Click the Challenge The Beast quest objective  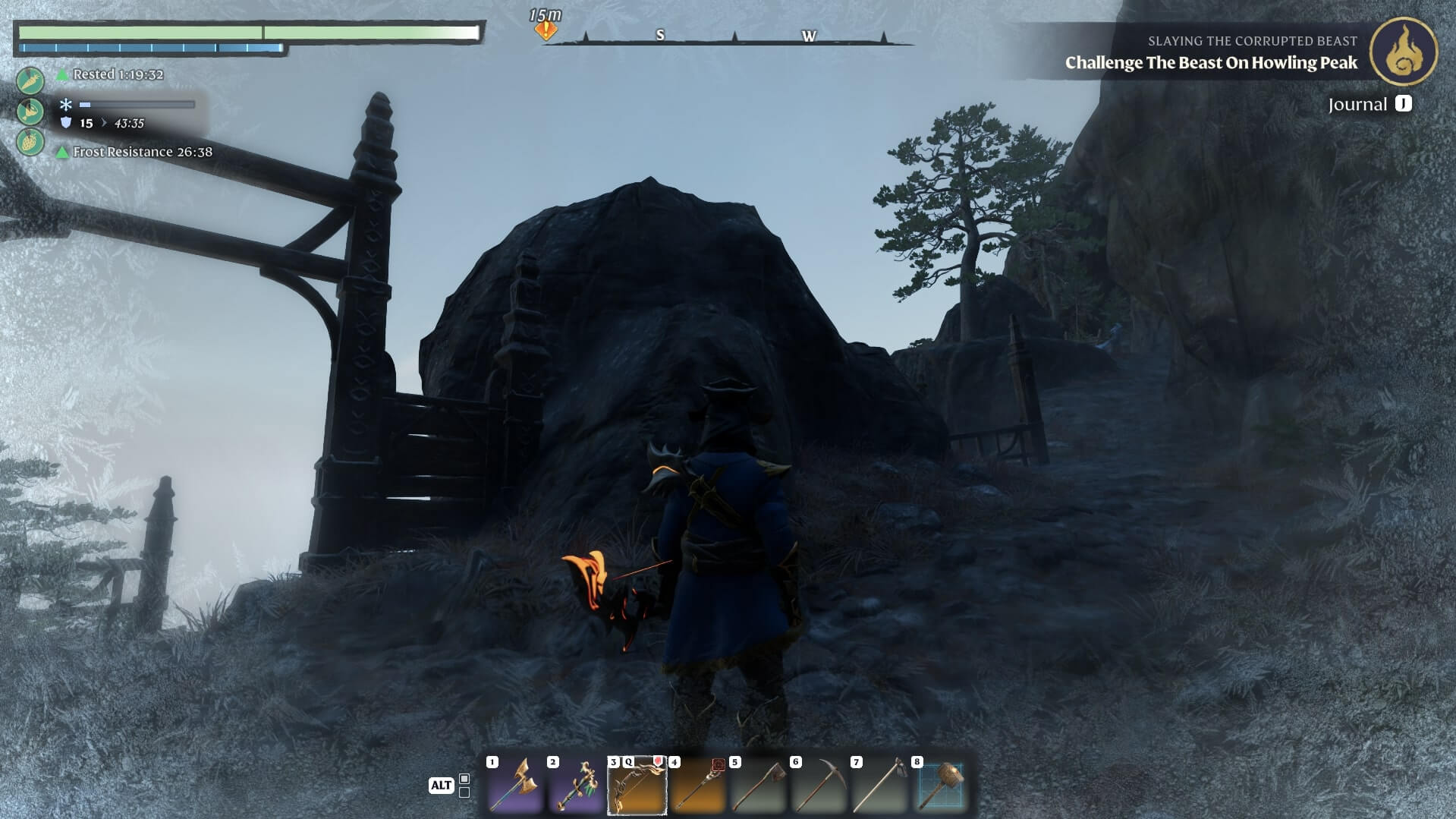pos(1211,63)
